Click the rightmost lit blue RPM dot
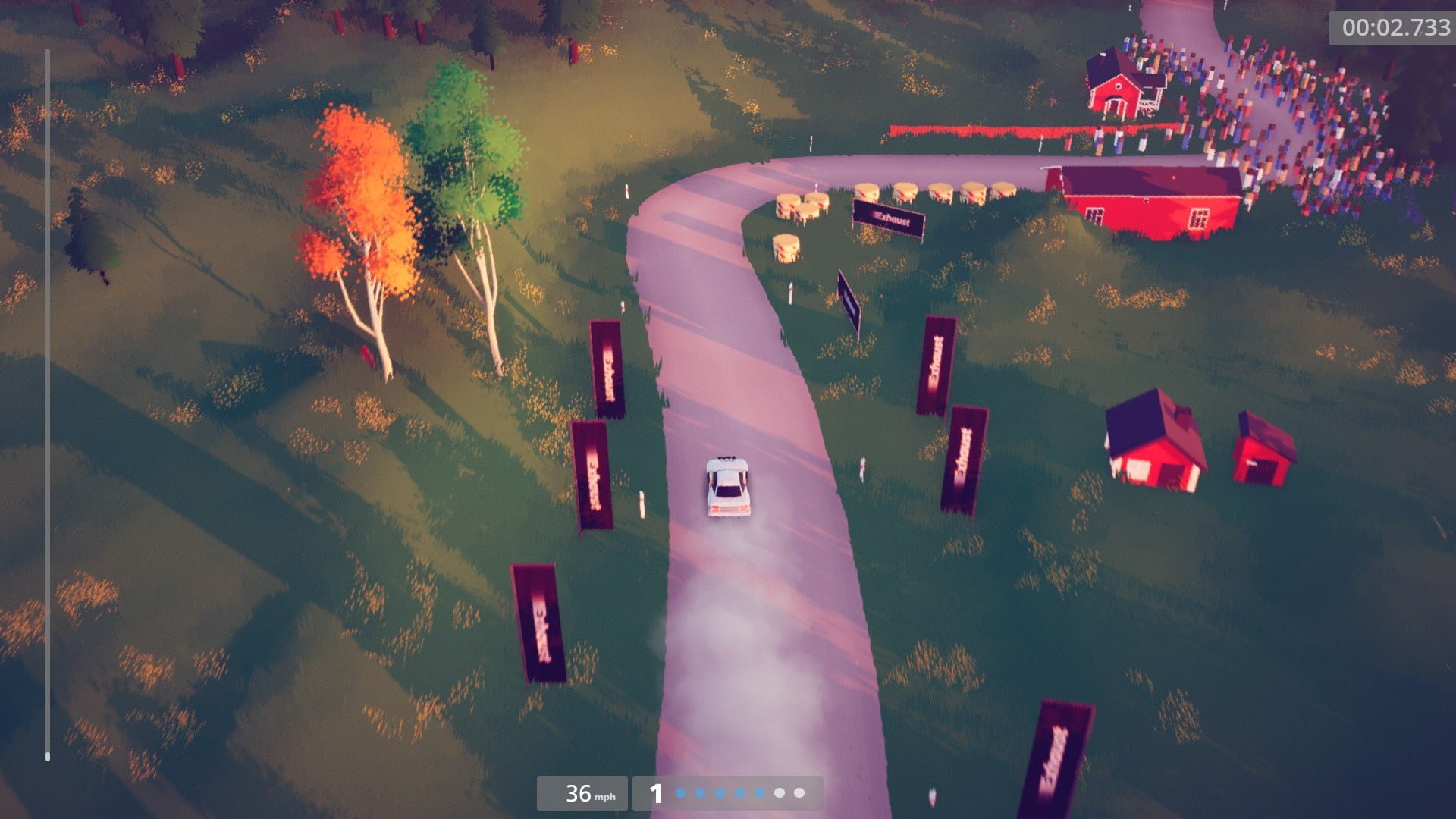Viewport: 1456px width, 819px height. point(758,793)
